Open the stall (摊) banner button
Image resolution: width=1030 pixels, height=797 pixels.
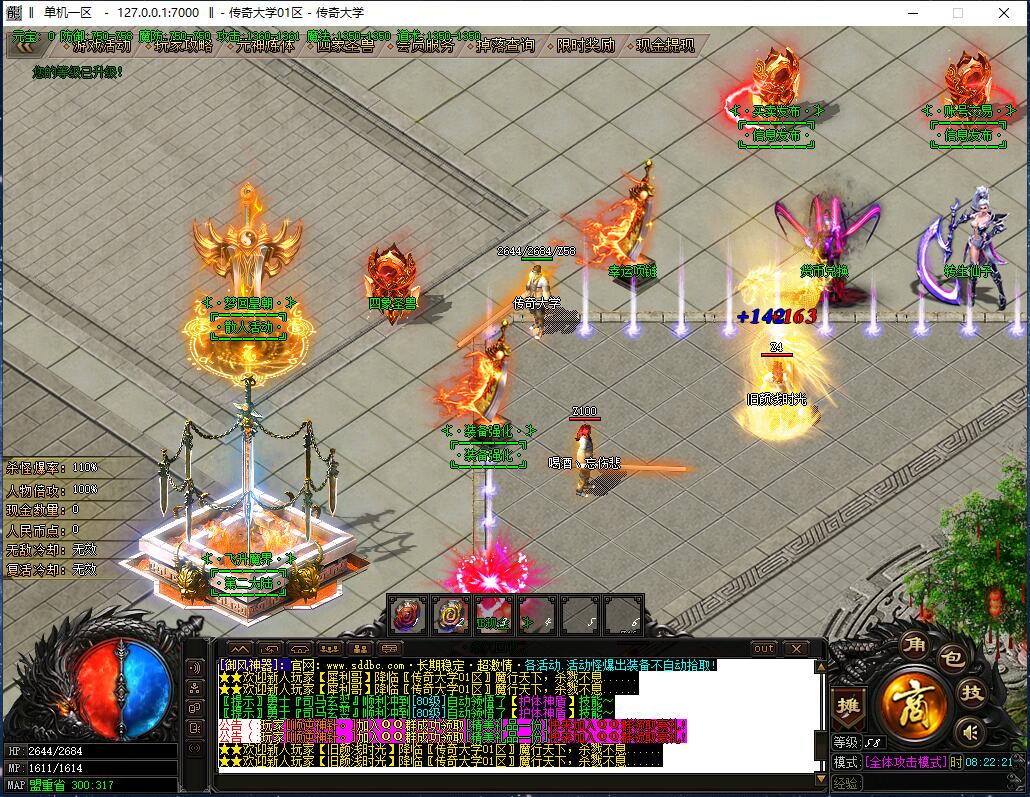[x=848, y=706]
